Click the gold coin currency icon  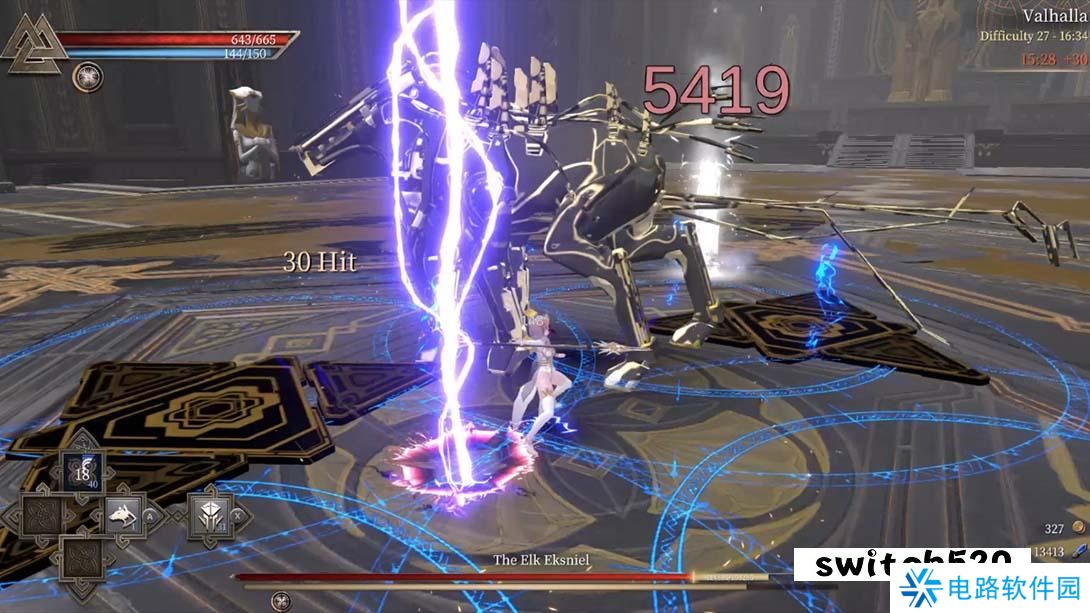1078,527
